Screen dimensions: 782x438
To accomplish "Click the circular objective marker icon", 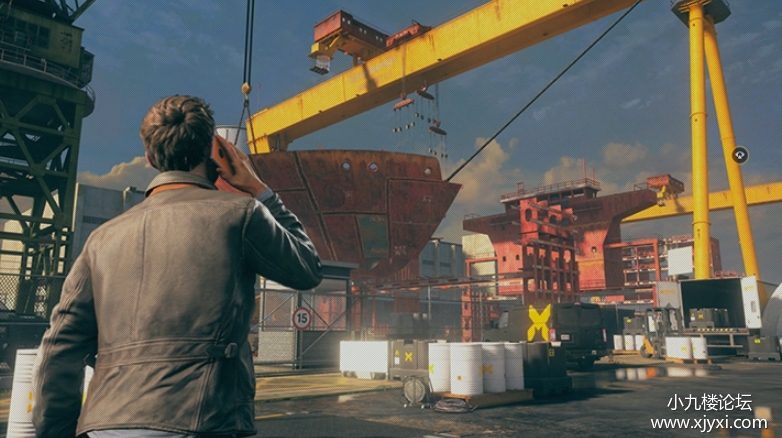I will tap(740, 155).
